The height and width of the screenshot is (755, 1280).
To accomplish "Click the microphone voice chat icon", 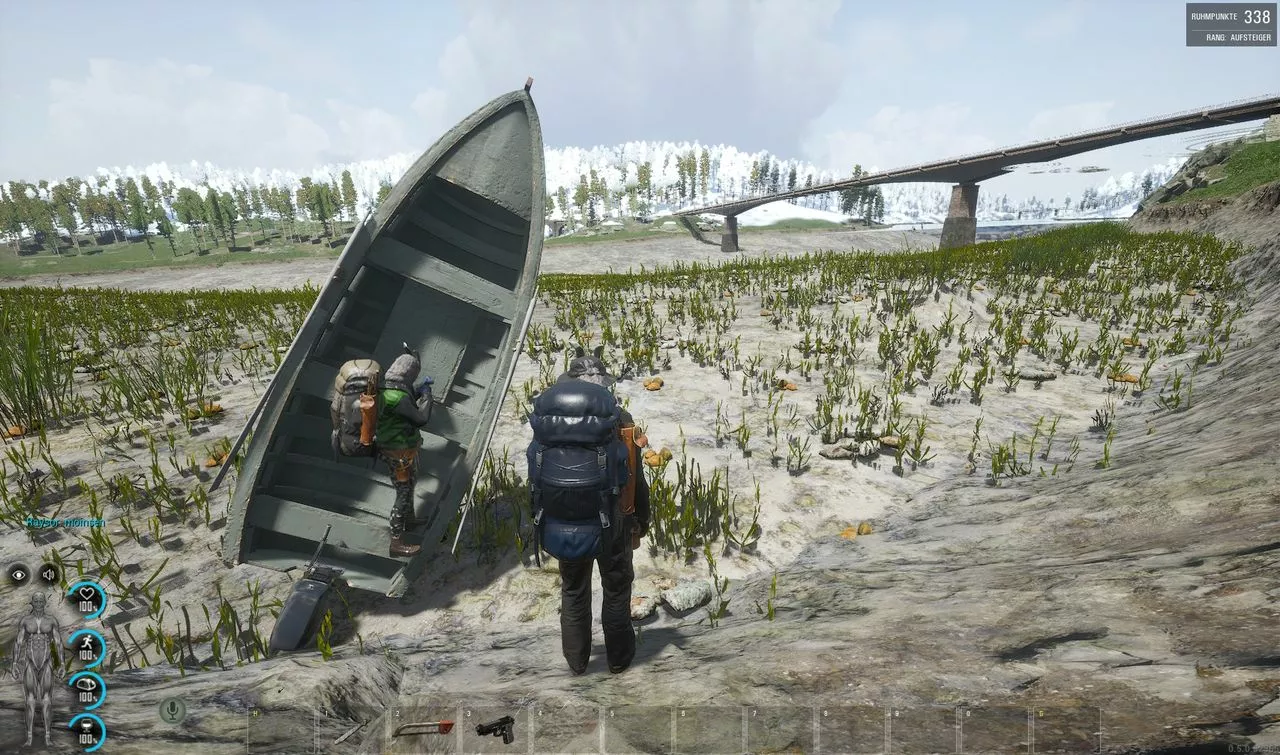I will 172,710.
